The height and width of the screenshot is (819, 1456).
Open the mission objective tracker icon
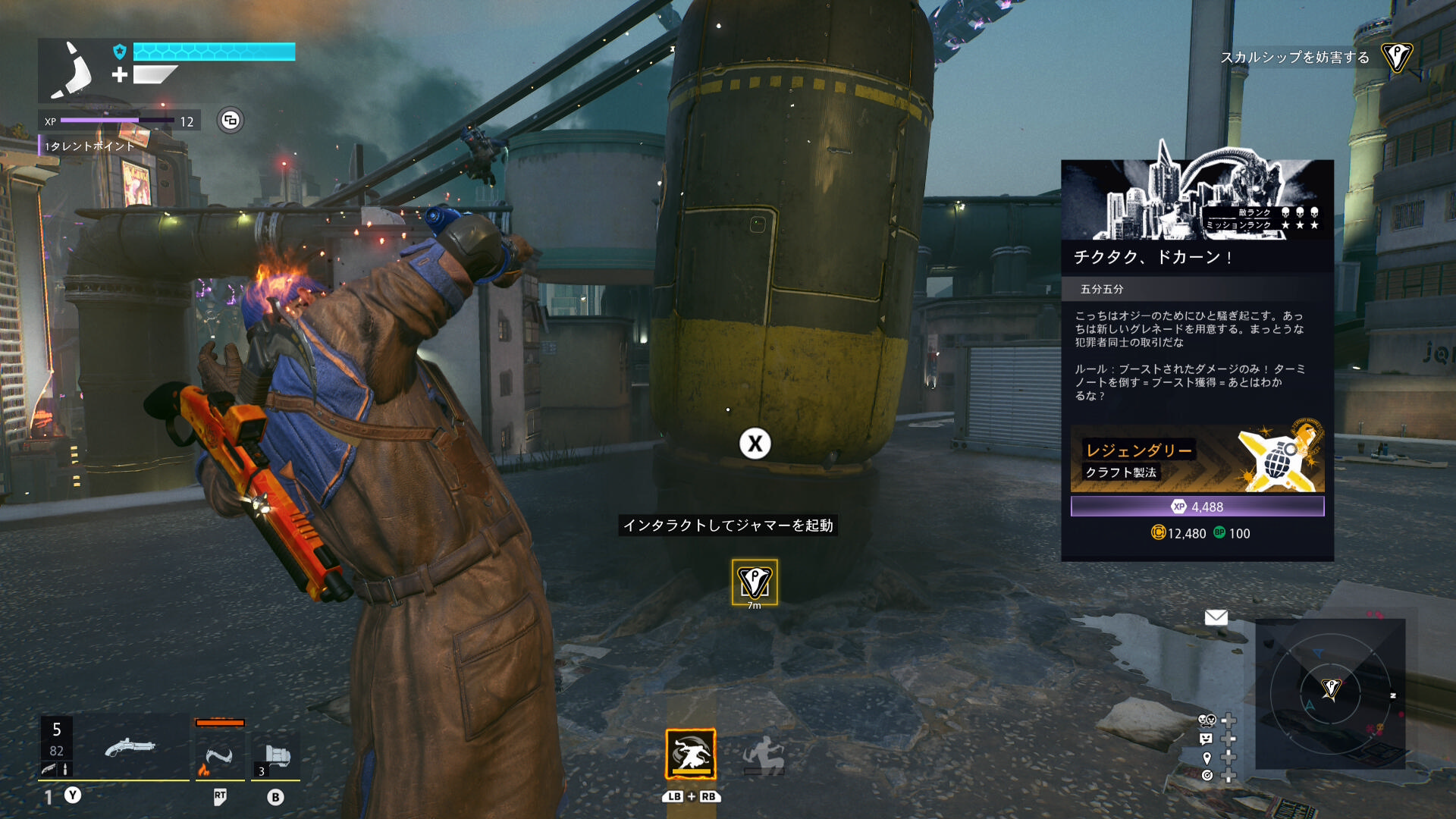tap(1396, 57)
